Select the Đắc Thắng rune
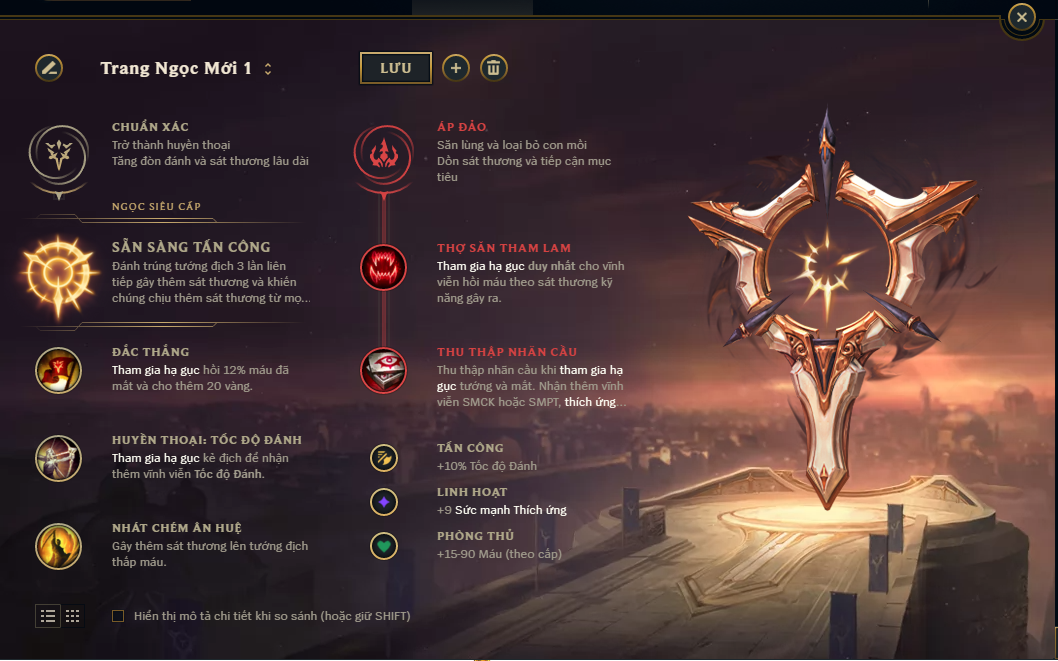Screen dimensions: 1058x661 click(x=58, y=370)
